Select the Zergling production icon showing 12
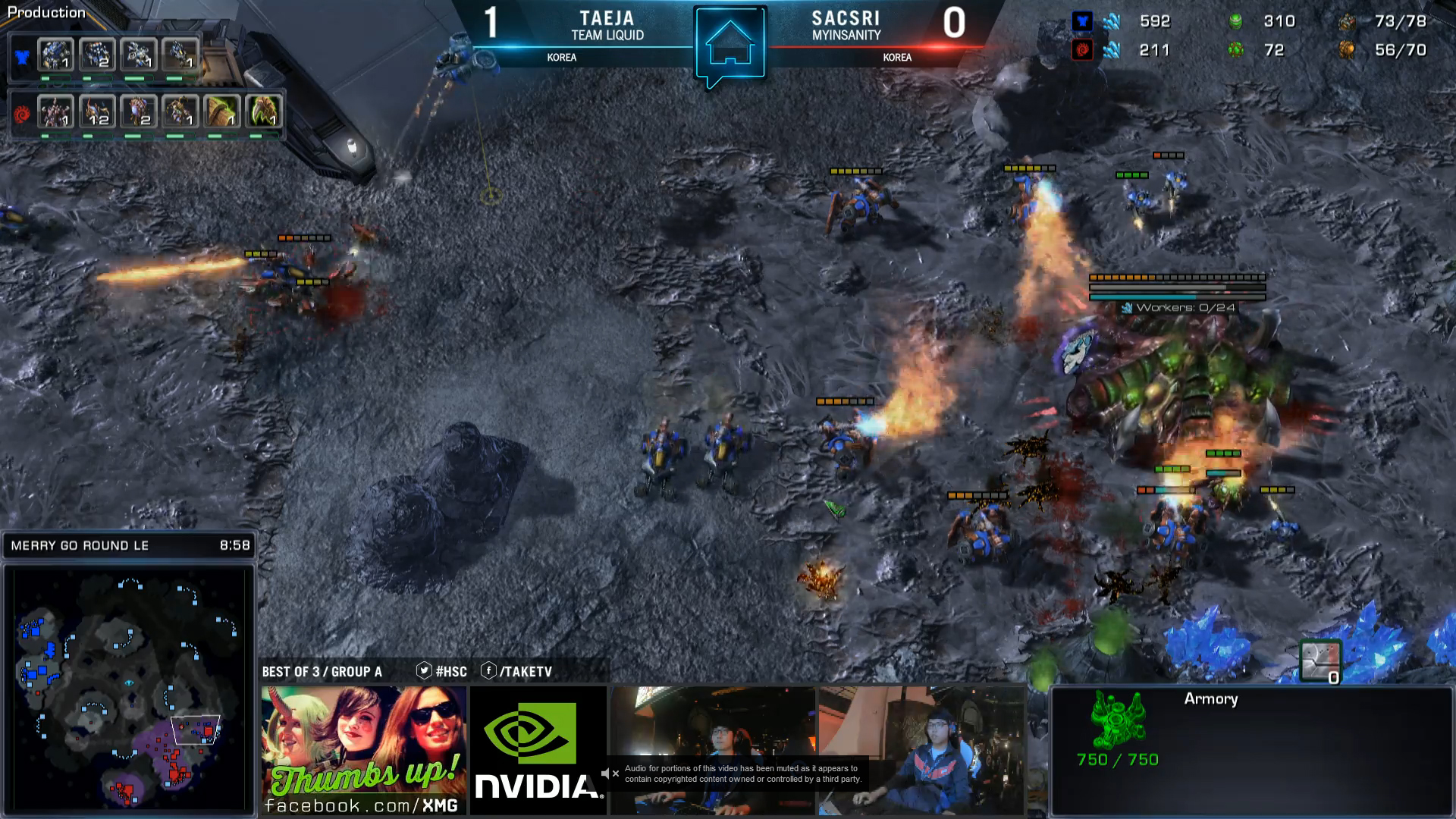 97,111
